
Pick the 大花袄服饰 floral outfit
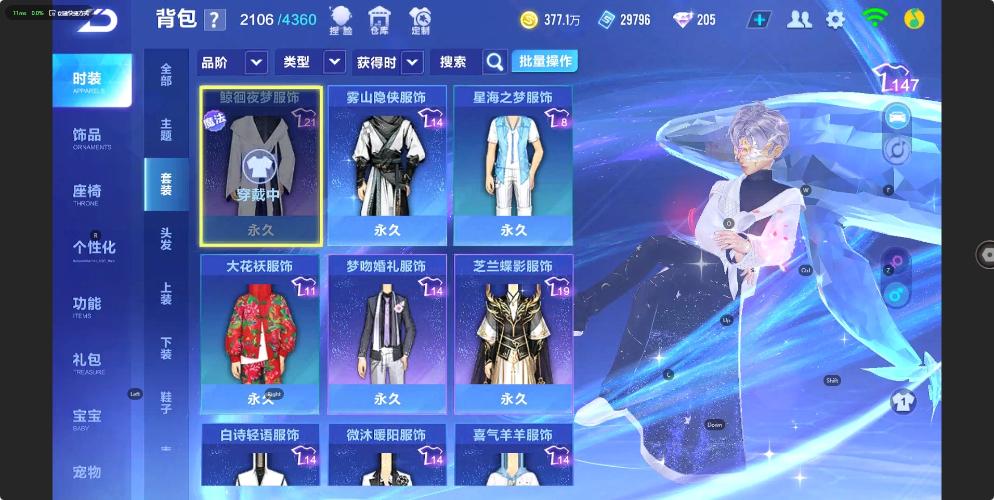pyautogui.click(x=260, y=333)
